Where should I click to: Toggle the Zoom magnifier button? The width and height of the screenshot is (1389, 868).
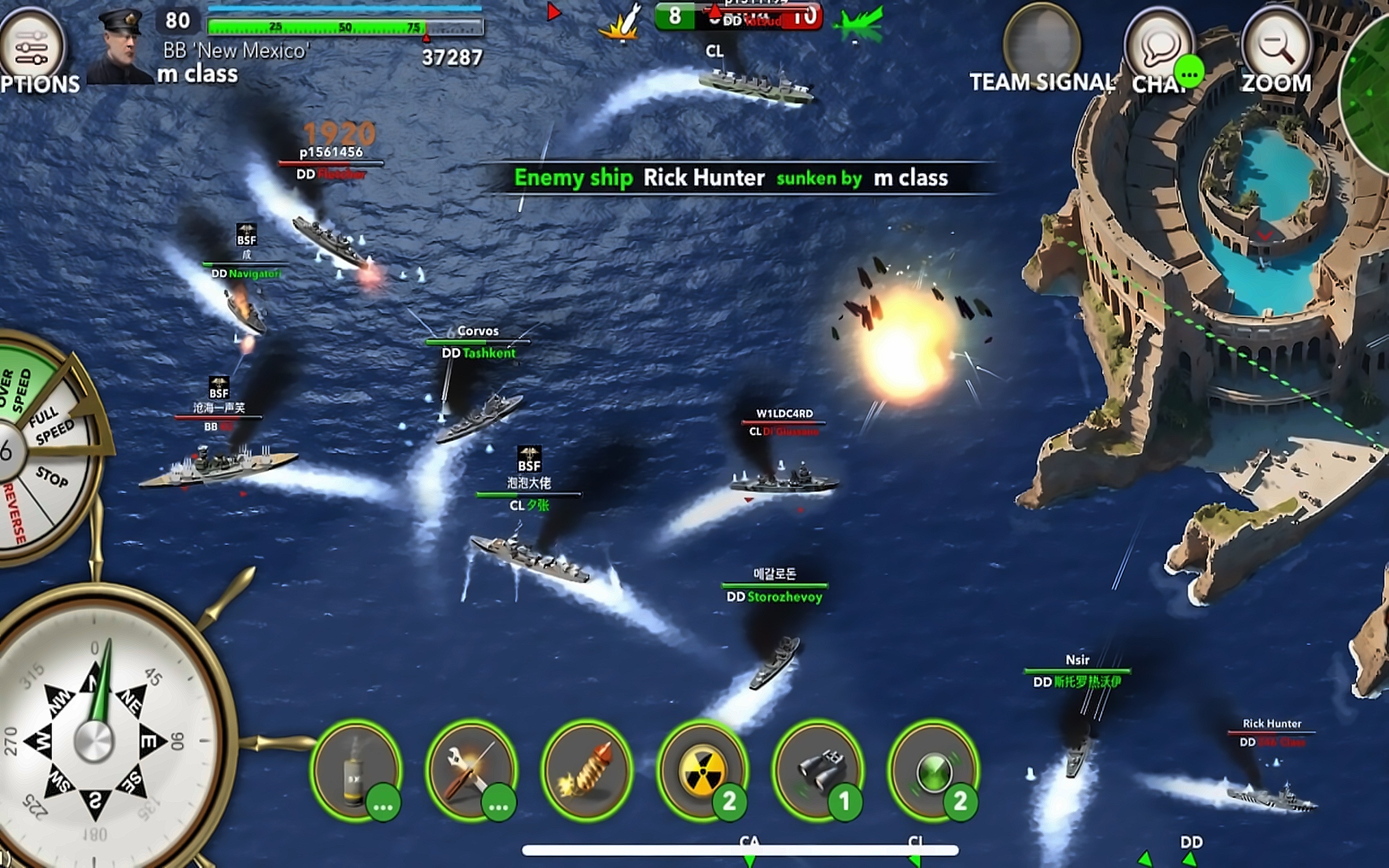[1277, 46]
